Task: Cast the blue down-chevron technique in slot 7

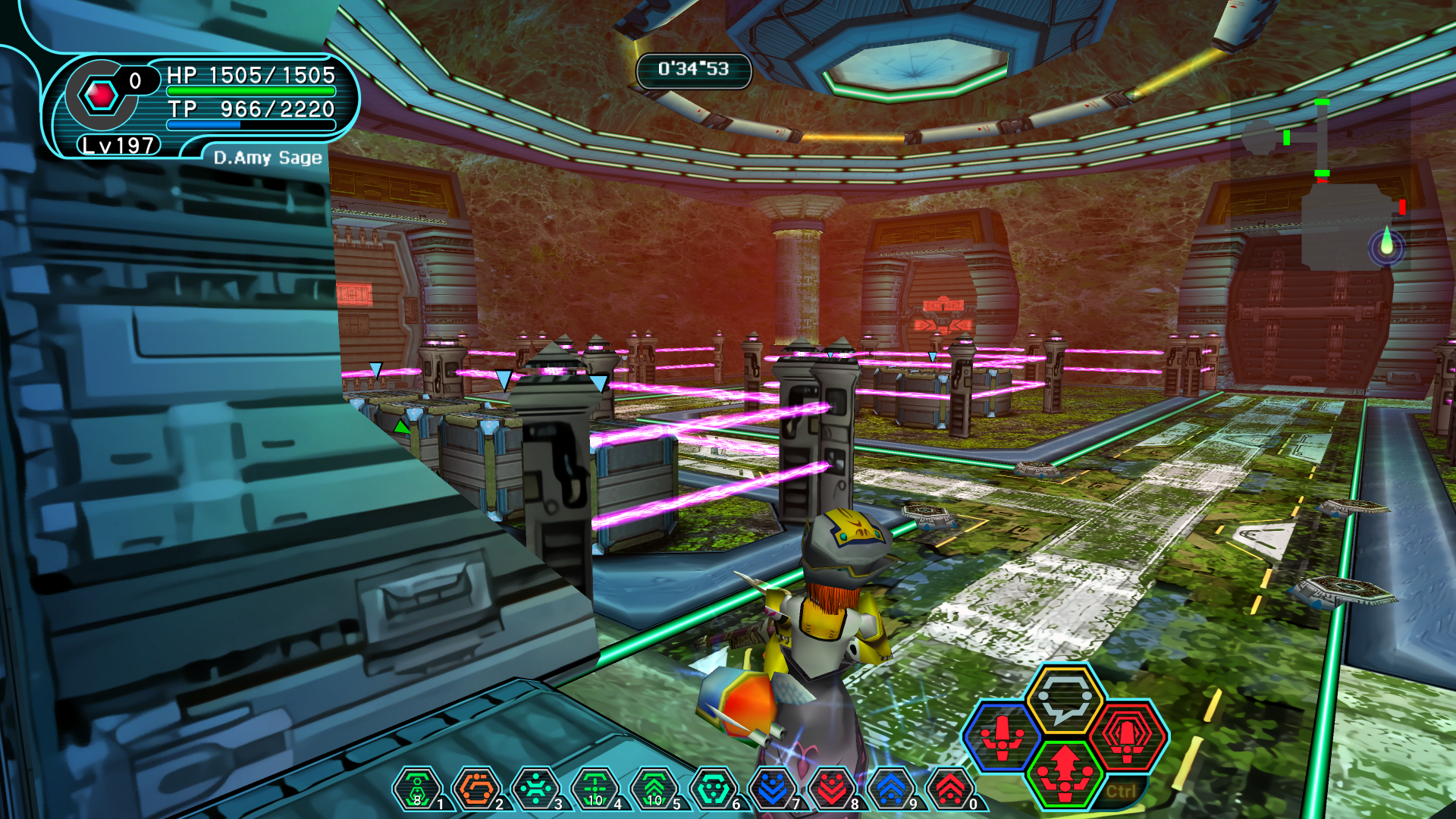Action: (772, 789)
